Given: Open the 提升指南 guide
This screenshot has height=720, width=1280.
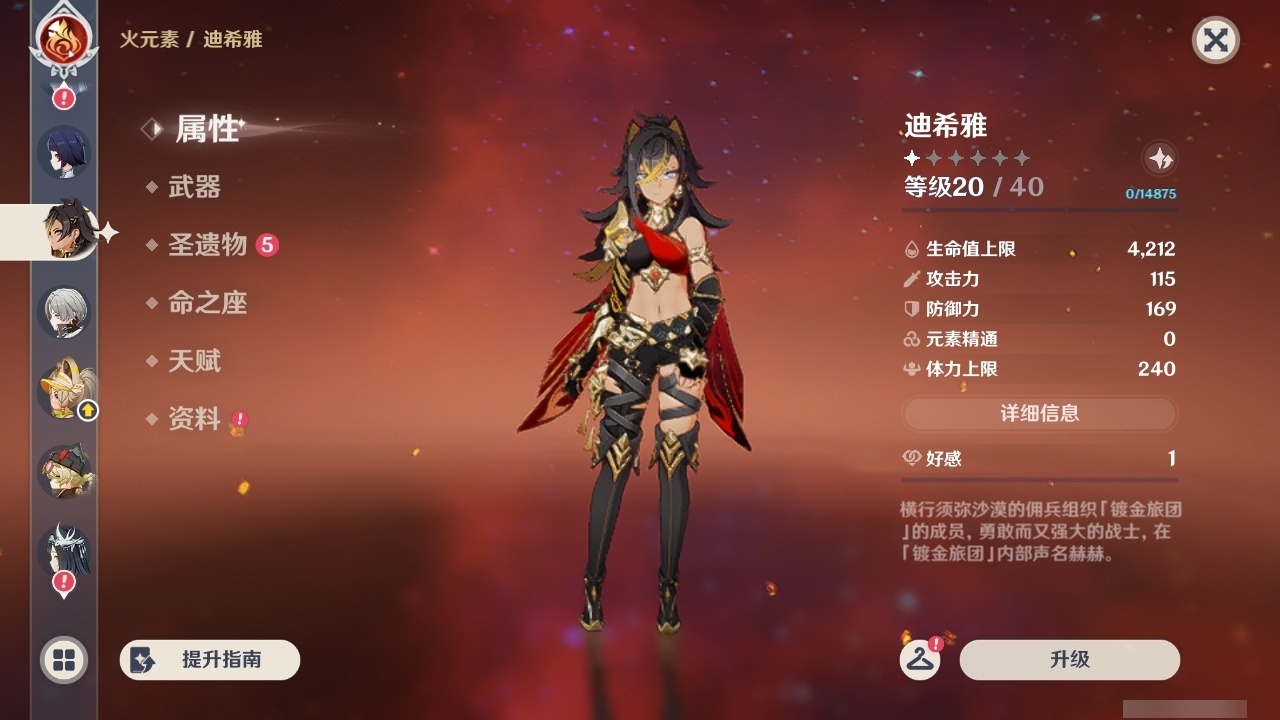Looking at the screenshot, I should (209, 660).
